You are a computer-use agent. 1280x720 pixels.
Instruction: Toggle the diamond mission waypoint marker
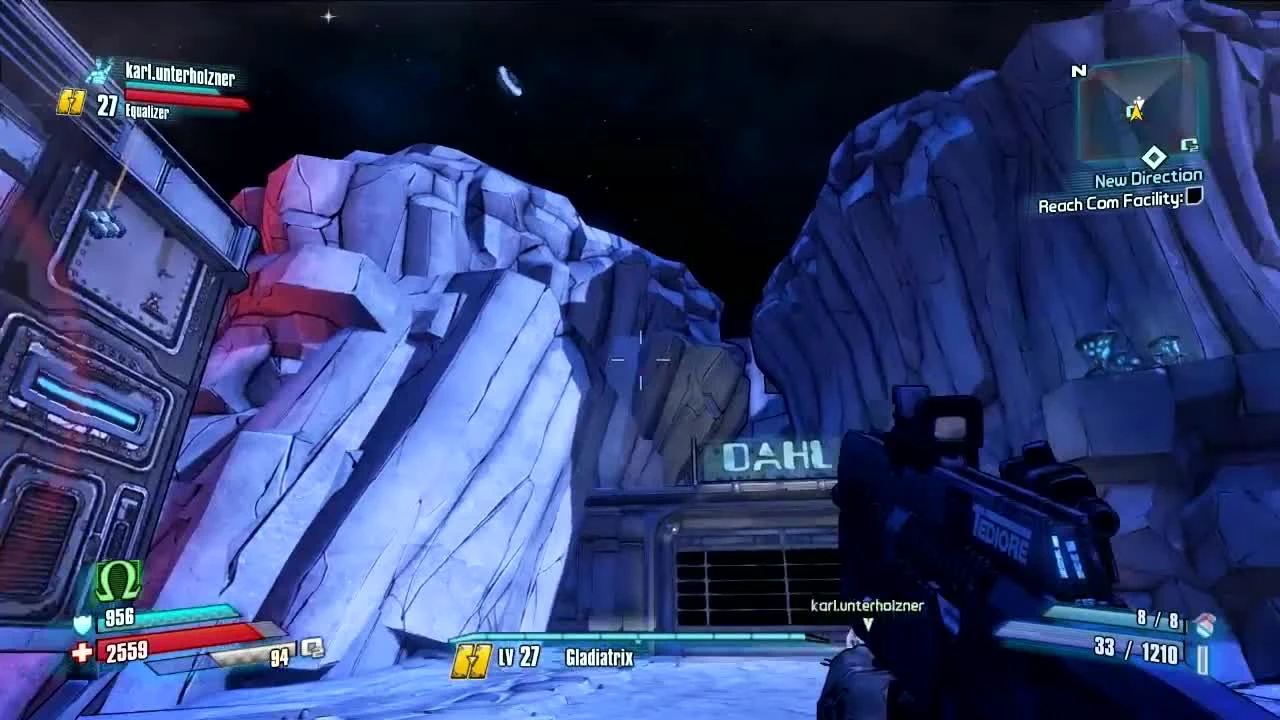(x=1154, y=157)
